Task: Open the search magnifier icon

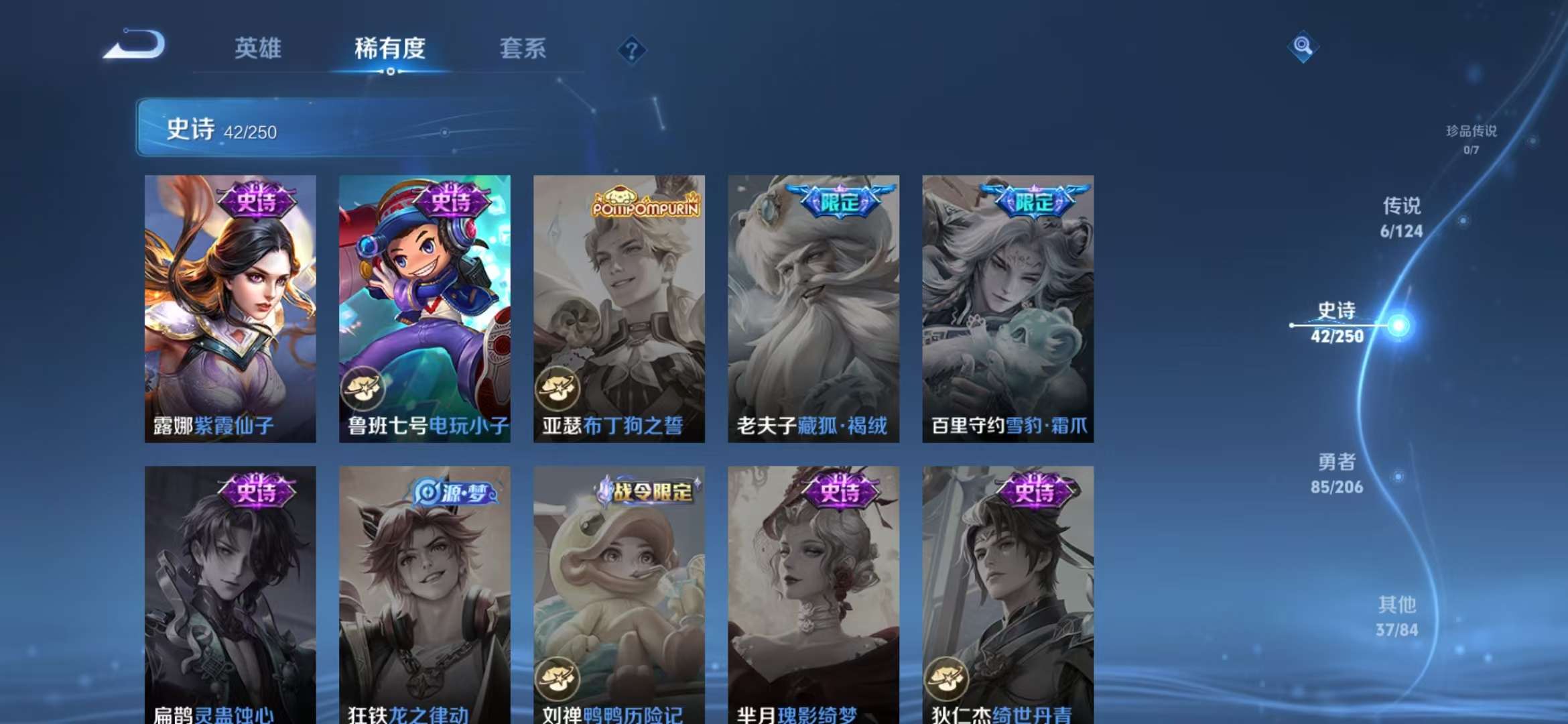Action: [1302, 47]
